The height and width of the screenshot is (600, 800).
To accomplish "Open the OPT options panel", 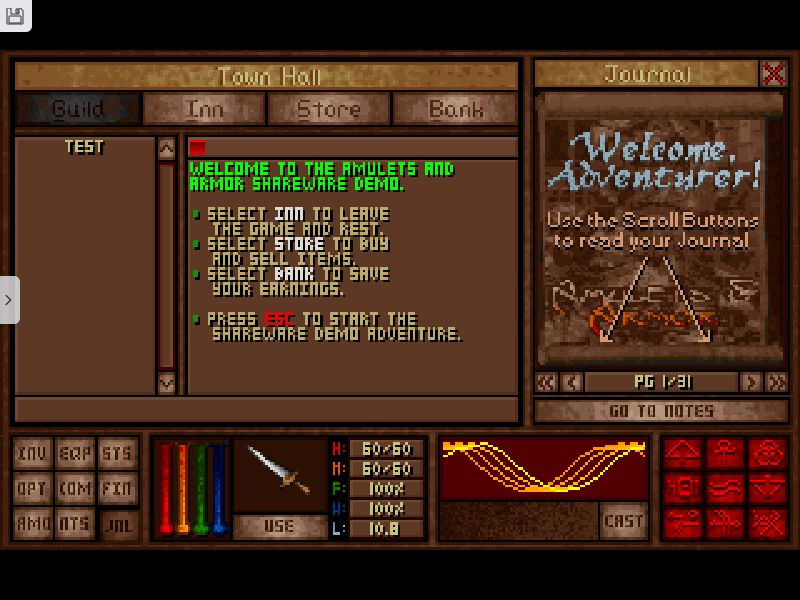I will coord(32,489).
